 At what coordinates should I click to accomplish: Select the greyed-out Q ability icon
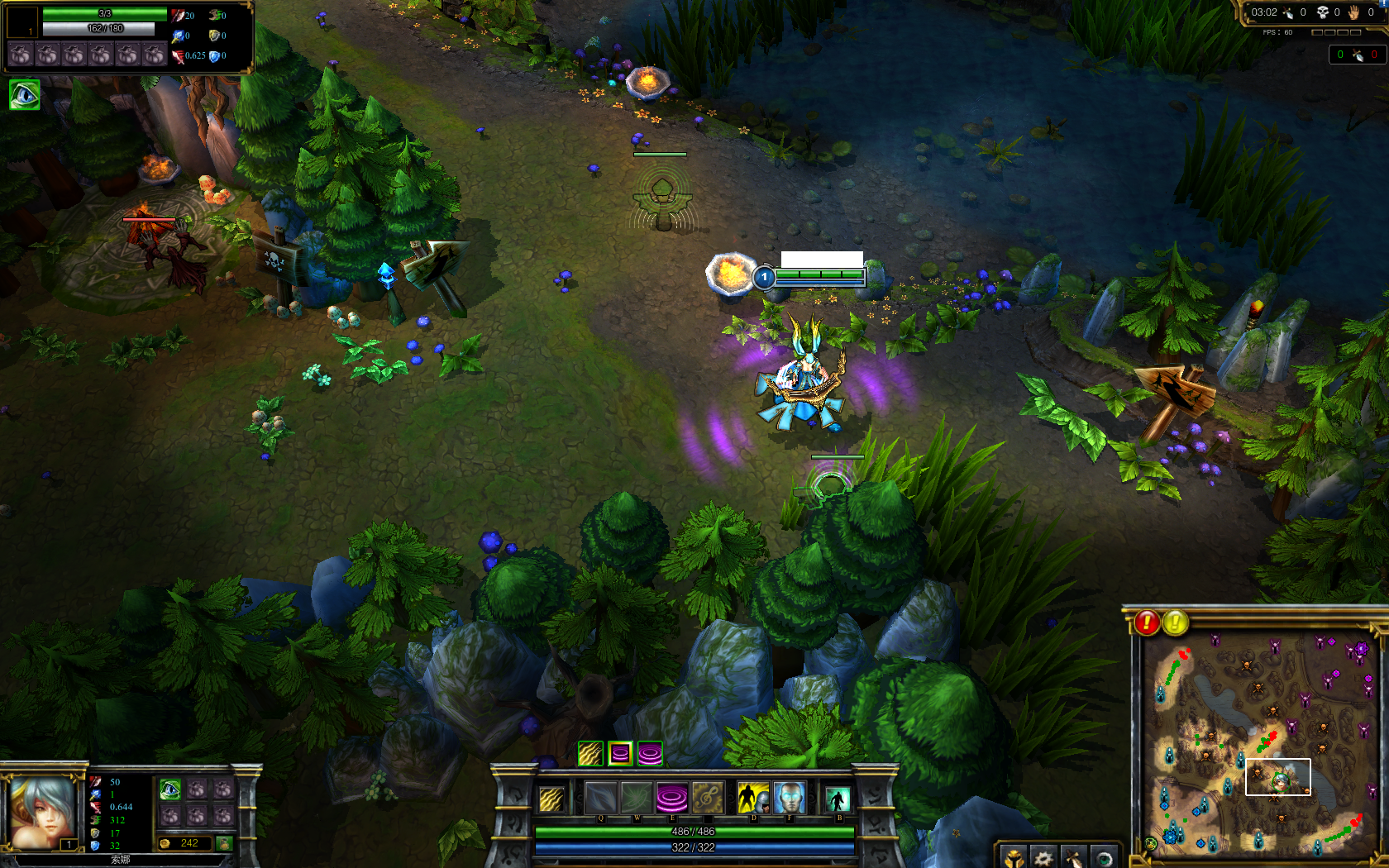pos(600,798)
